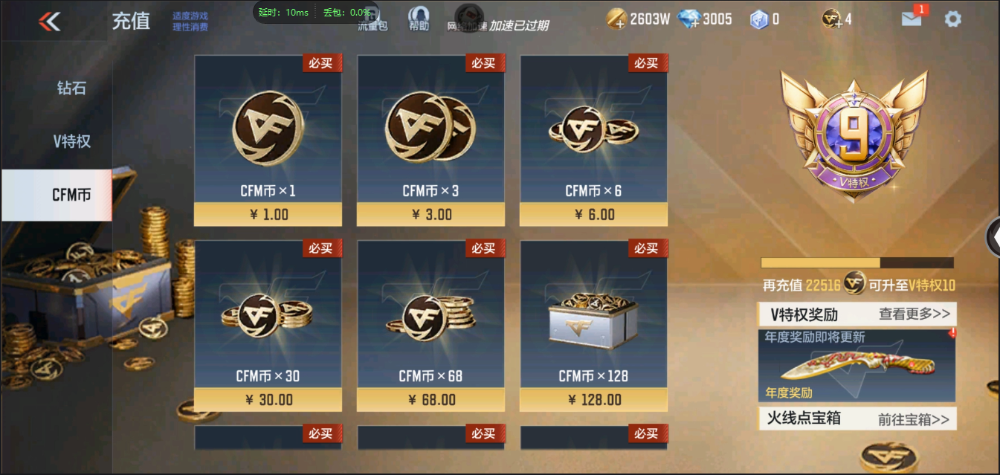
Task: Switch to the 钻石 tab
Action: (71, 88)
